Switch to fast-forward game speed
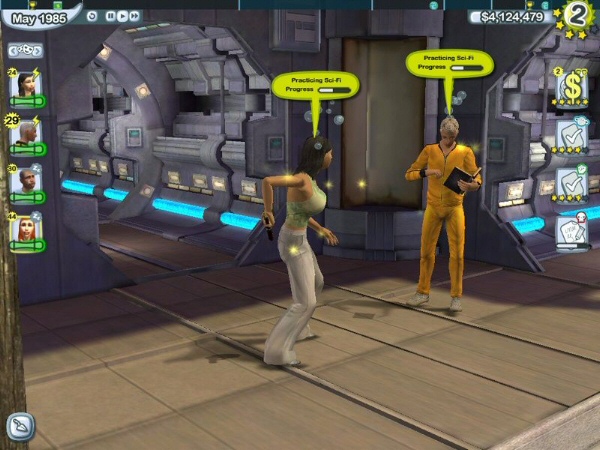Viewport: 600px width, 450px height. click(135, 16)
